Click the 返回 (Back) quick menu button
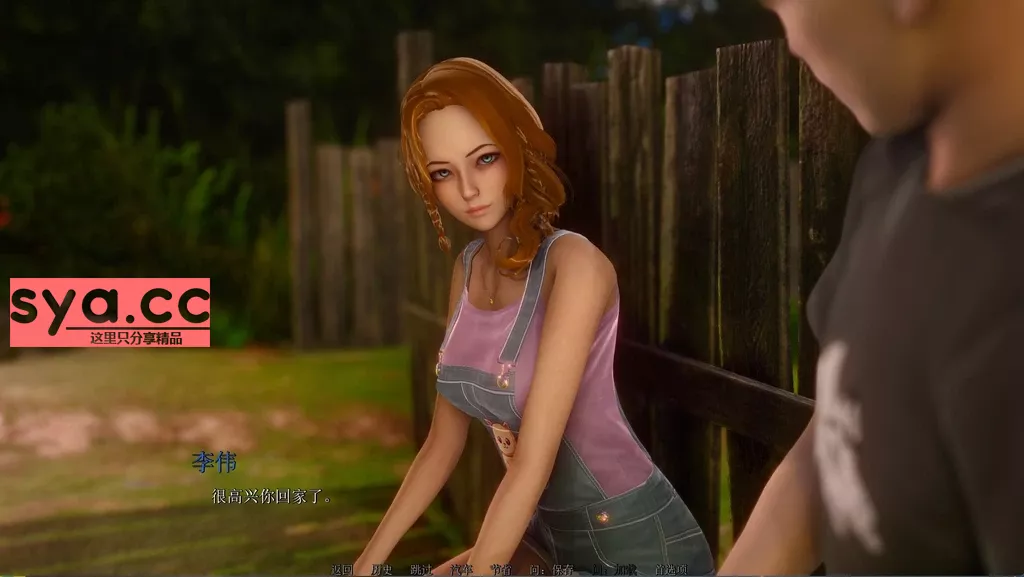1024x577 pixels. click(342, 570)
